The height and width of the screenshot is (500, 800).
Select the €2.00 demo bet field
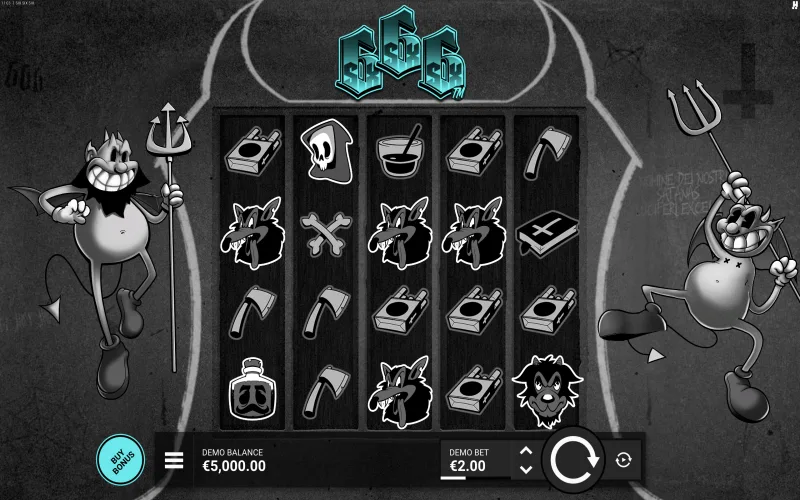[x=475, y=460]
